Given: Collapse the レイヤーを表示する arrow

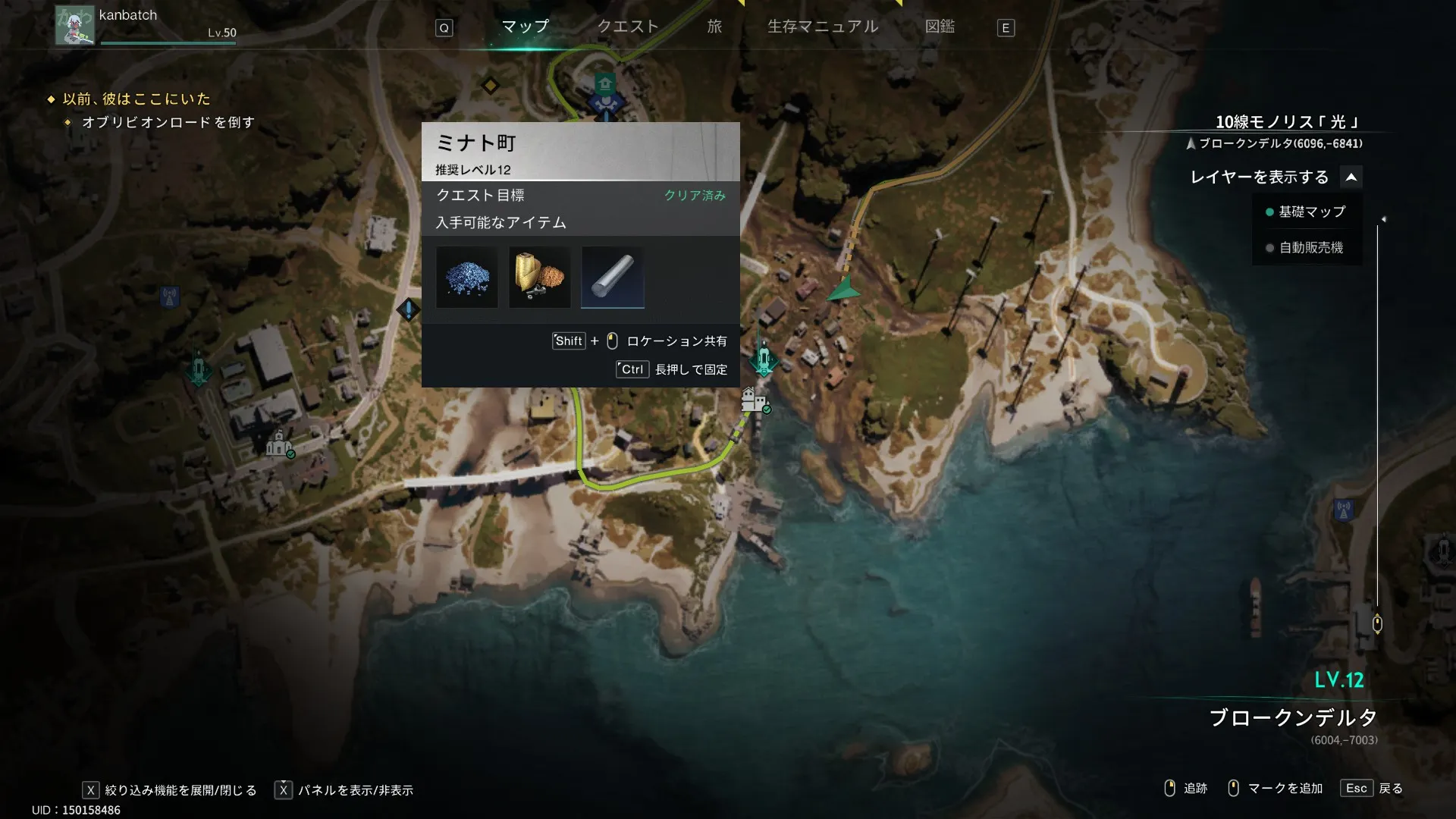Looking at the screenshot, I should coord(1351,177).
